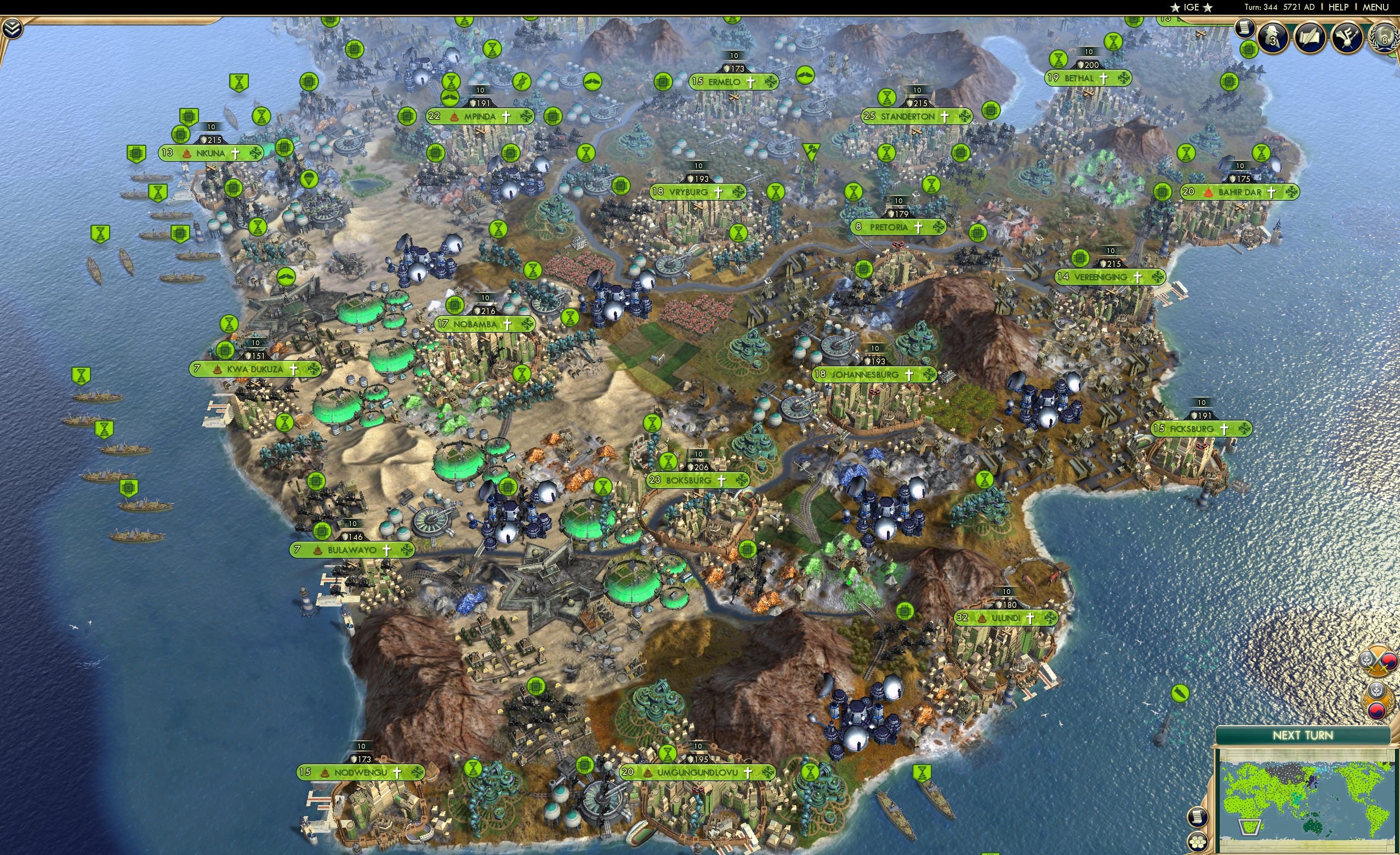Click the religion cross on the Johannesburg banner

pyautogui.click(x=910, y=374)
